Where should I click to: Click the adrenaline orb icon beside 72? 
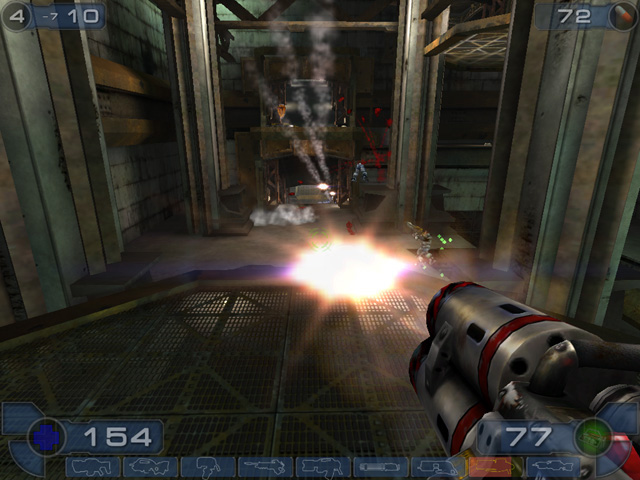click(622, 17)
